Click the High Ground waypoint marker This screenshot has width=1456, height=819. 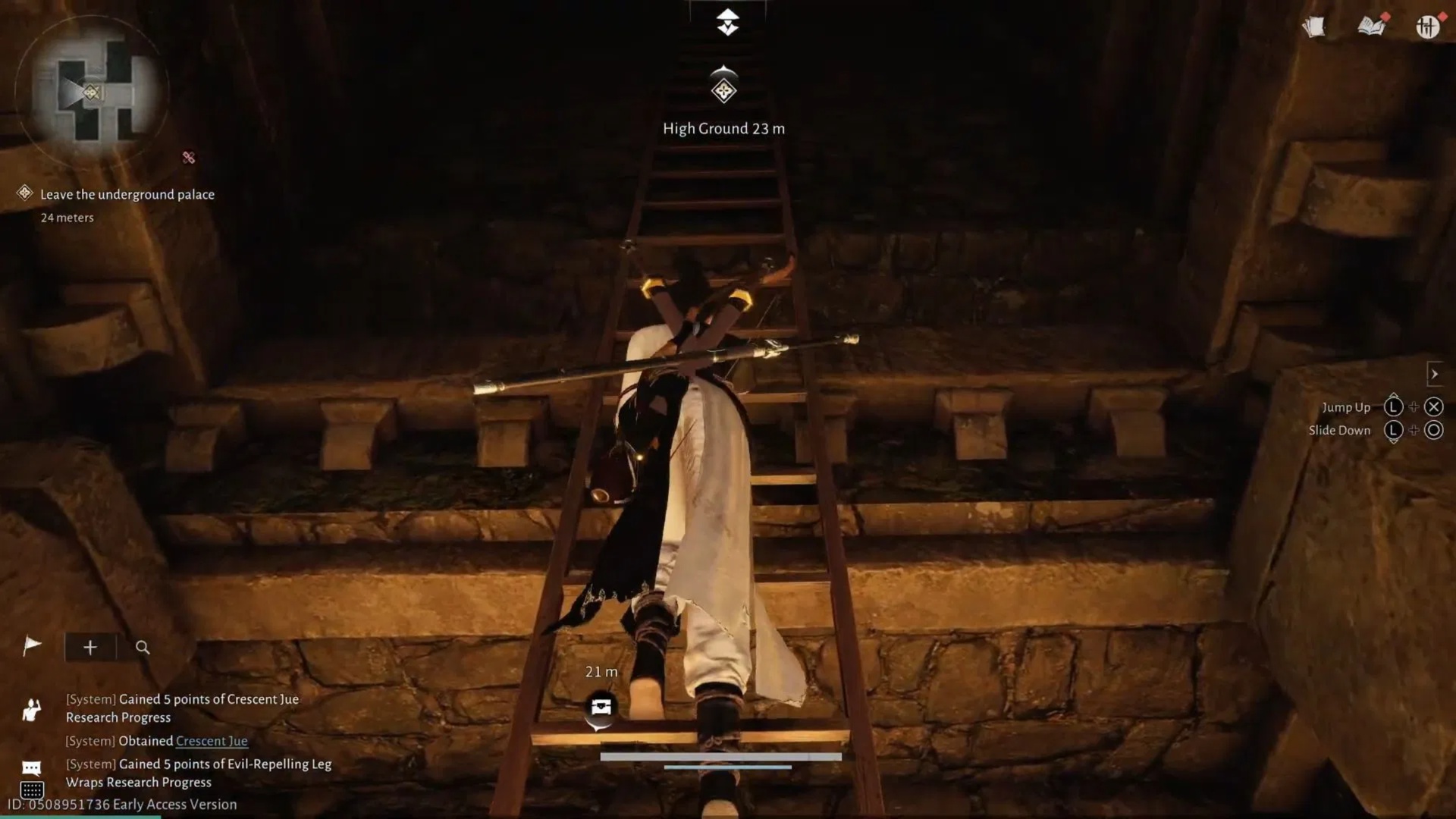(723, 89)
